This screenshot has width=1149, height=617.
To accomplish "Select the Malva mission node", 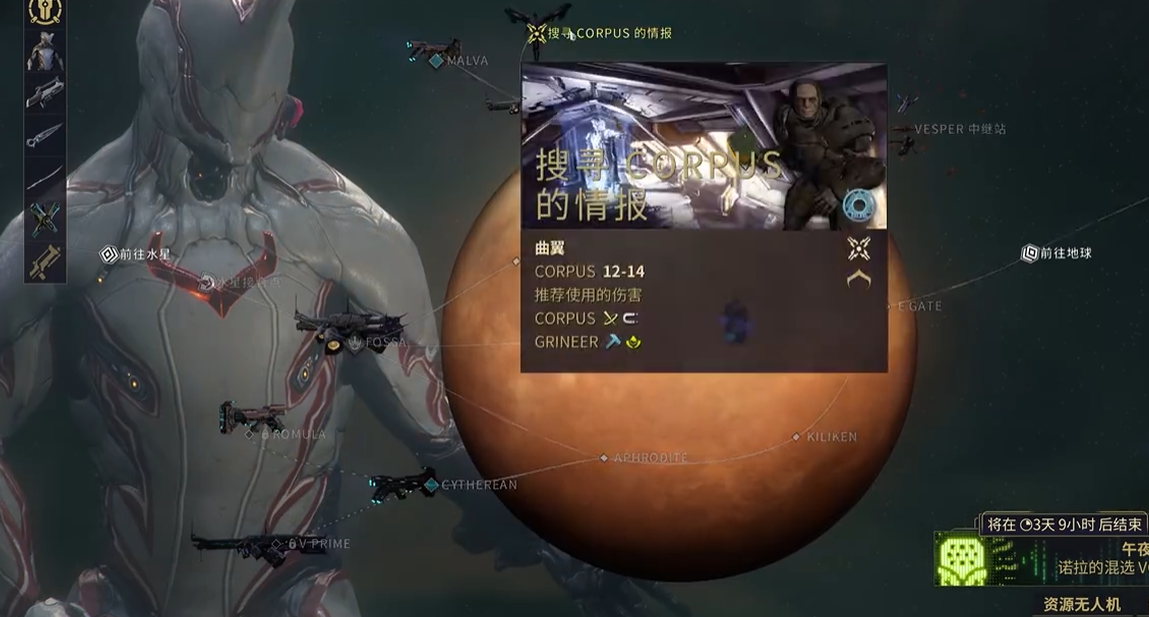I will tap(436, 61).
